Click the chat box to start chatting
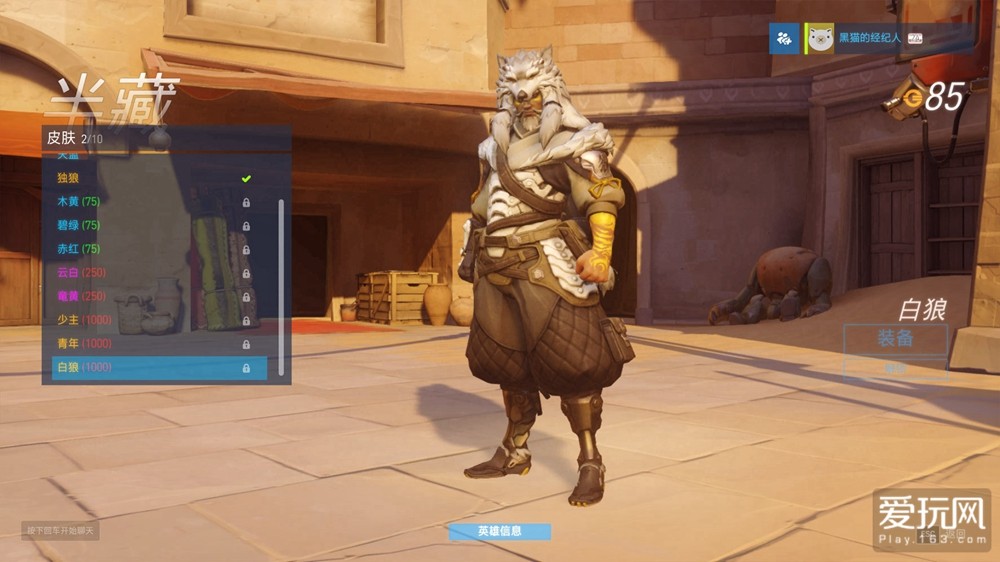The height and width of the screenshot is (562, 1000). (x=60, y=530)
